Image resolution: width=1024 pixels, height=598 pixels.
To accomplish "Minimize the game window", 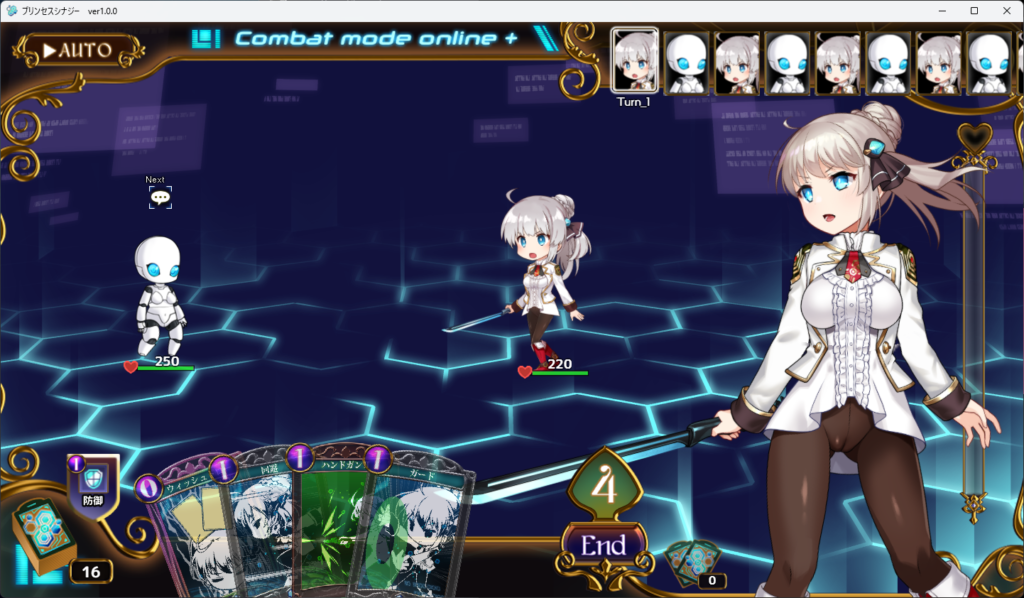I will coord(941,10).
